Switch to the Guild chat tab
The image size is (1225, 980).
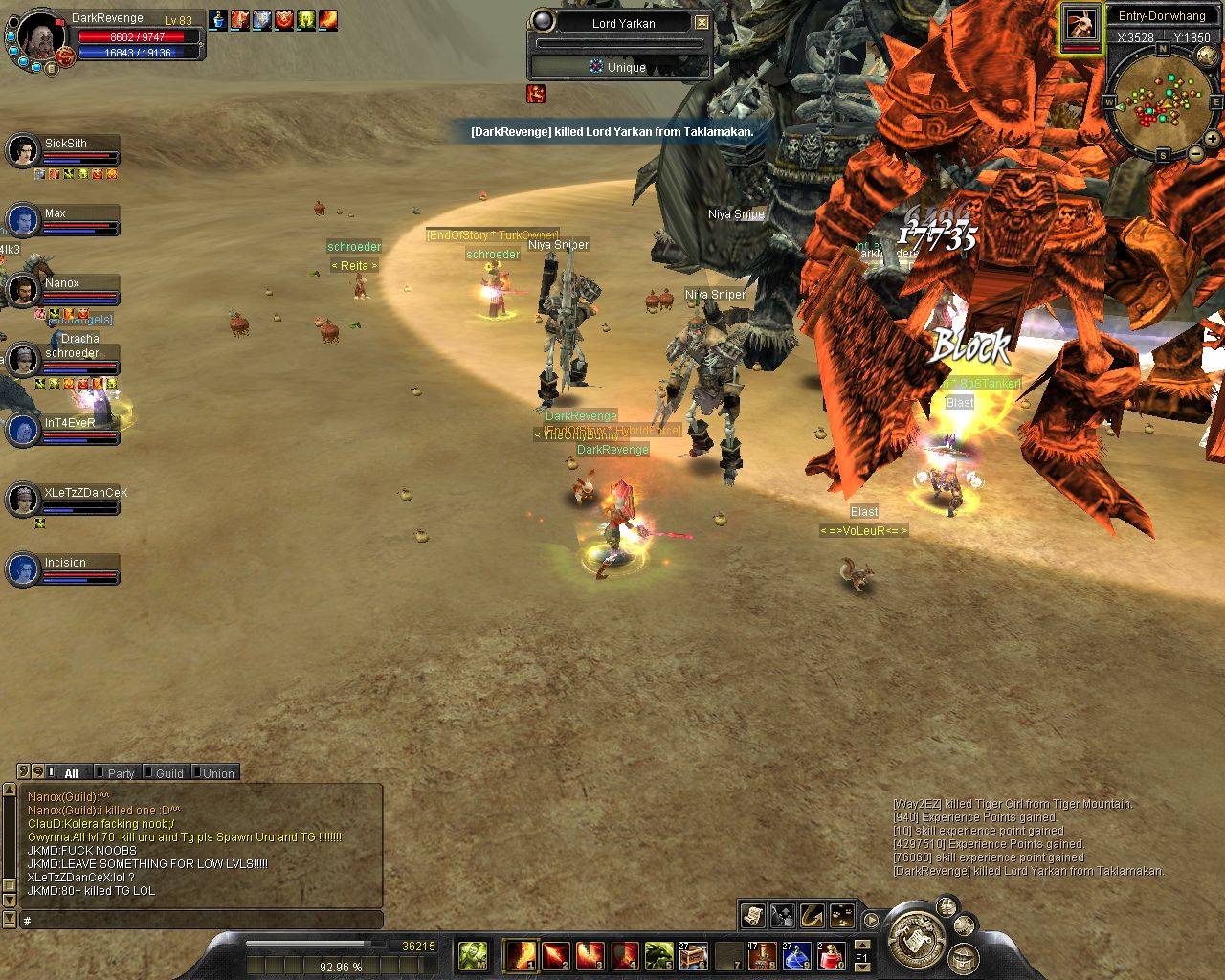[169, 773]
